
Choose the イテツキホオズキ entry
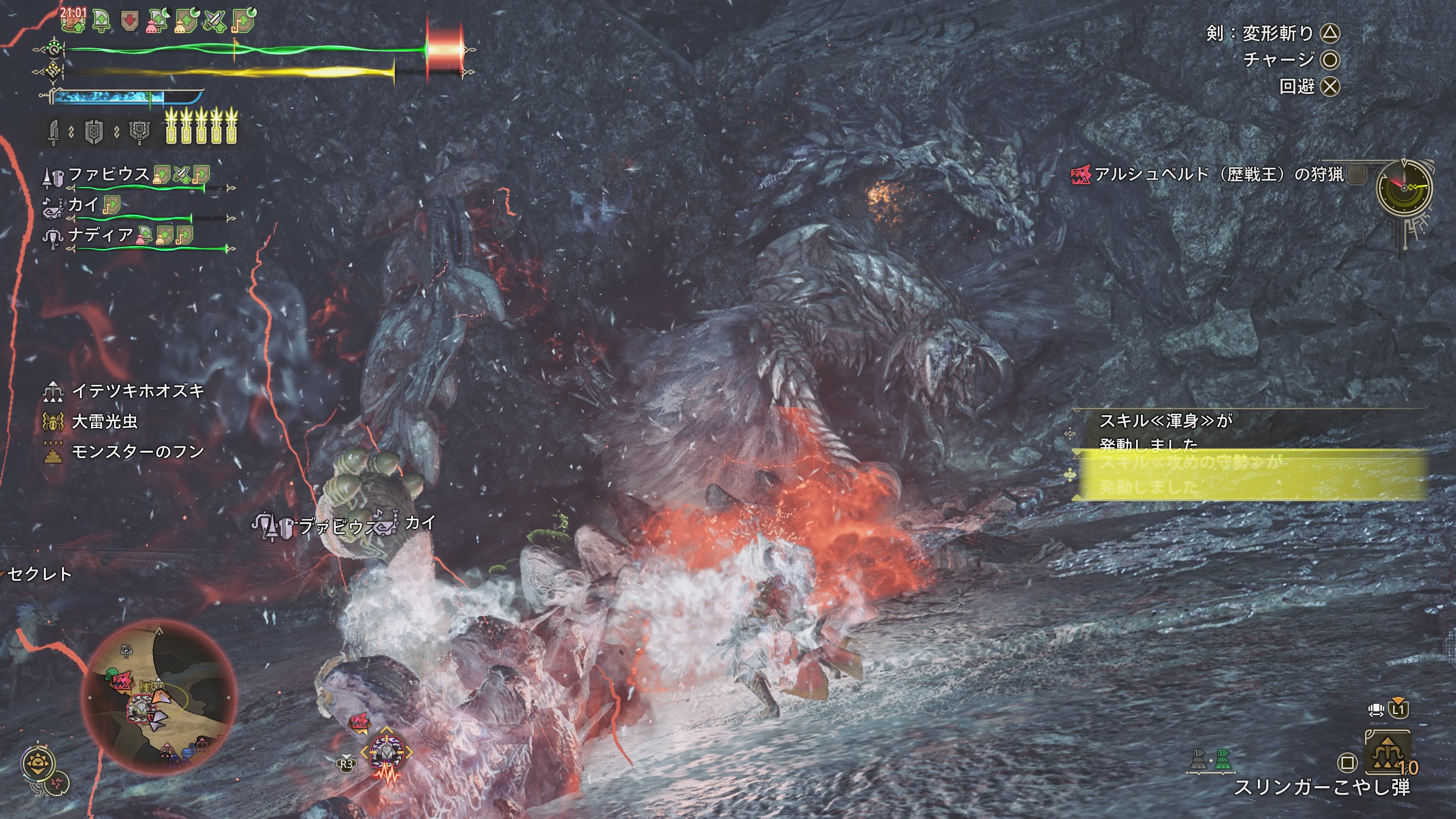tap(137, 391)
